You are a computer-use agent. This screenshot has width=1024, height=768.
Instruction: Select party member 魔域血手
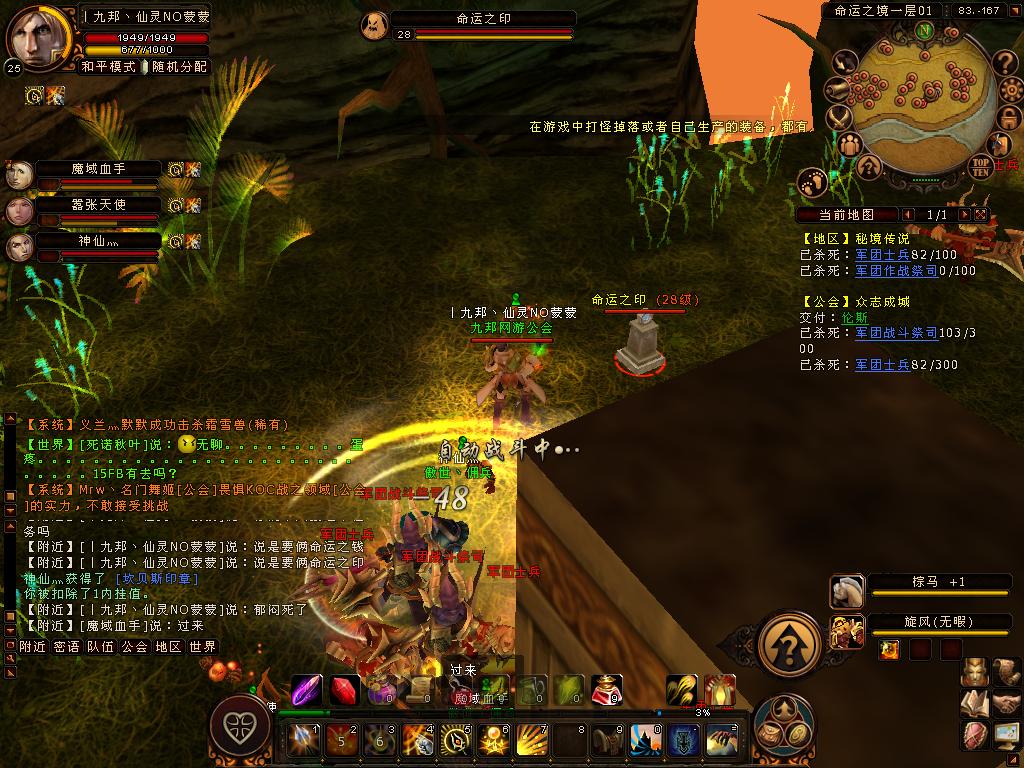point(98,169)
